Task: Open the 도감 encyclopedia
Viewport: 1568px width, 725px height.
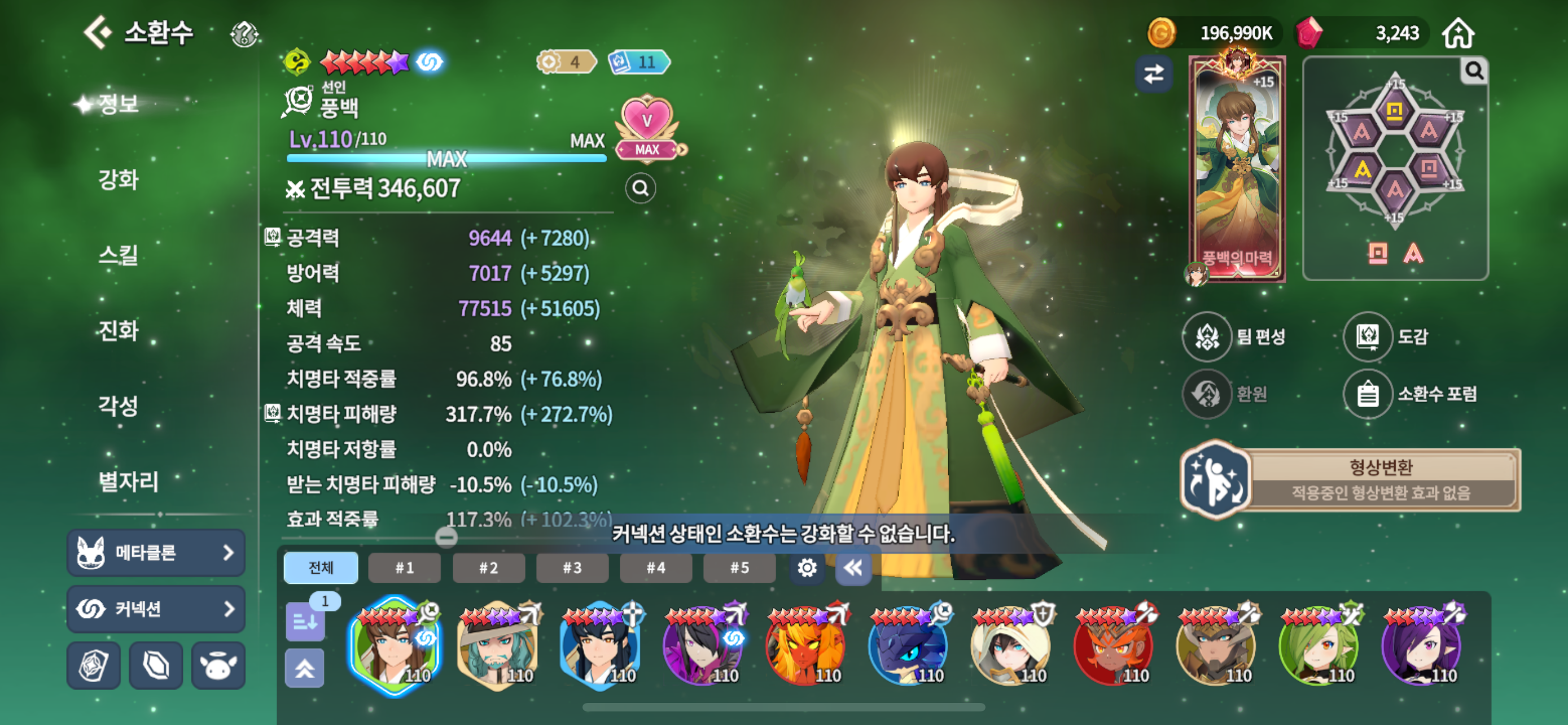Action: tap(1387, 337)
